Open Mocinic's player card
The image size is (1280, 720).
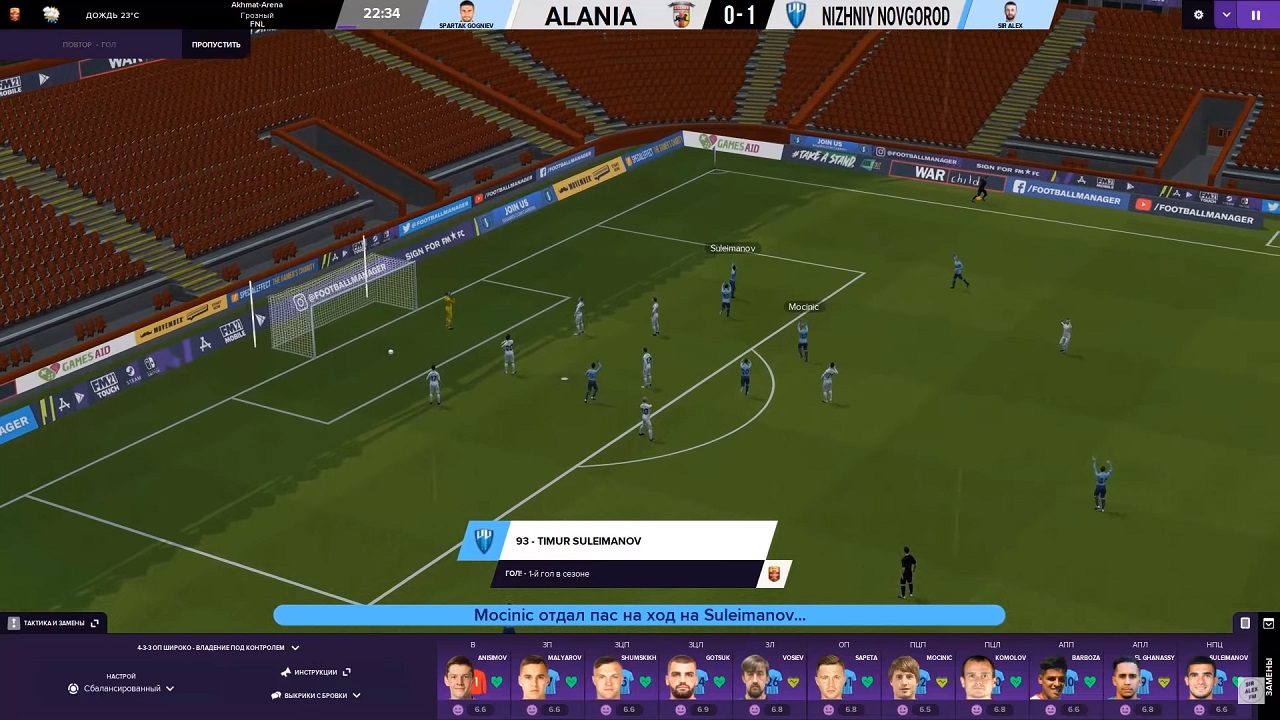pos(917,680)
